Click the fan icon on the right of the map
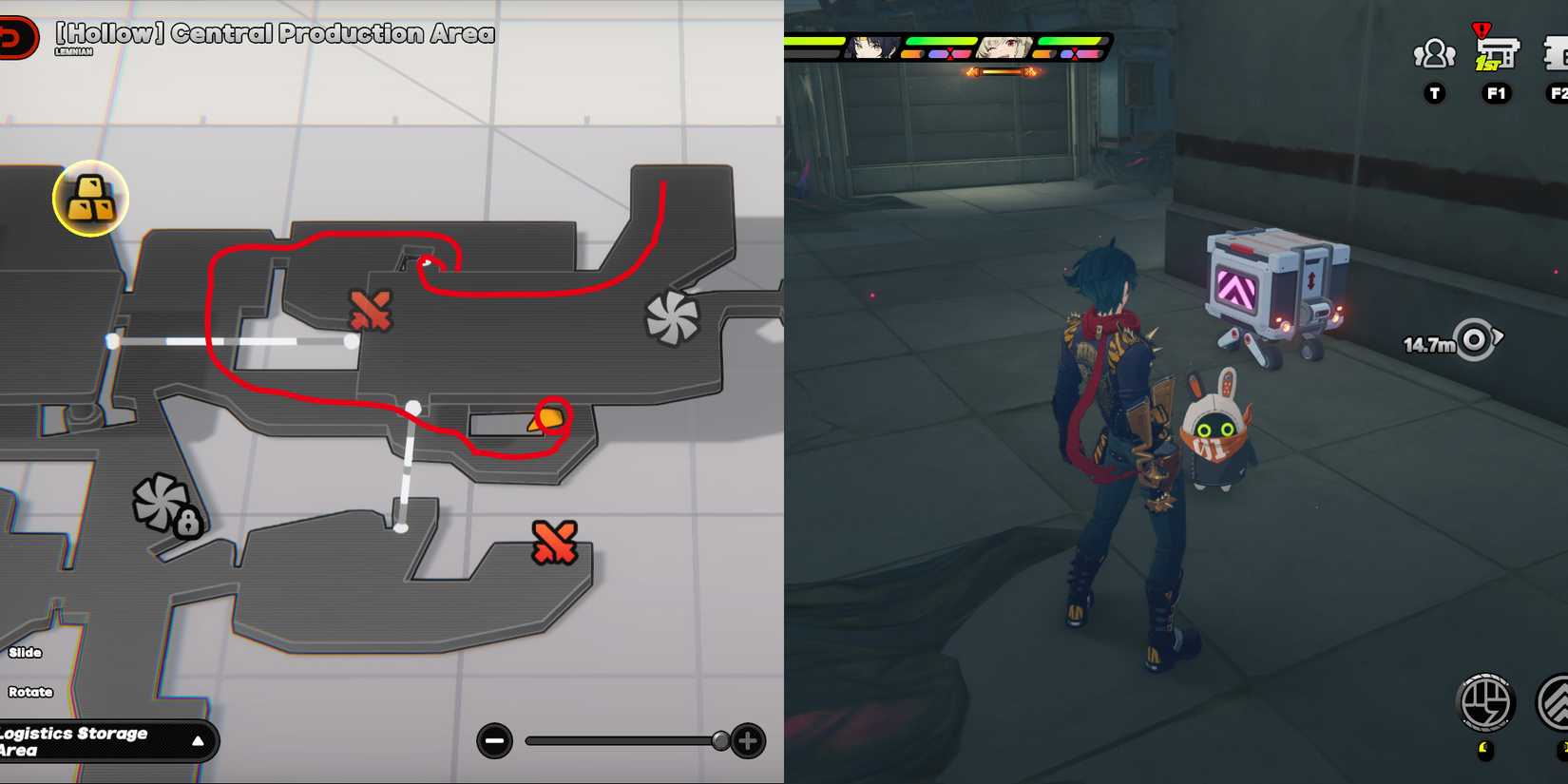This screenshot has width=1568, height=784. [672, 315]
